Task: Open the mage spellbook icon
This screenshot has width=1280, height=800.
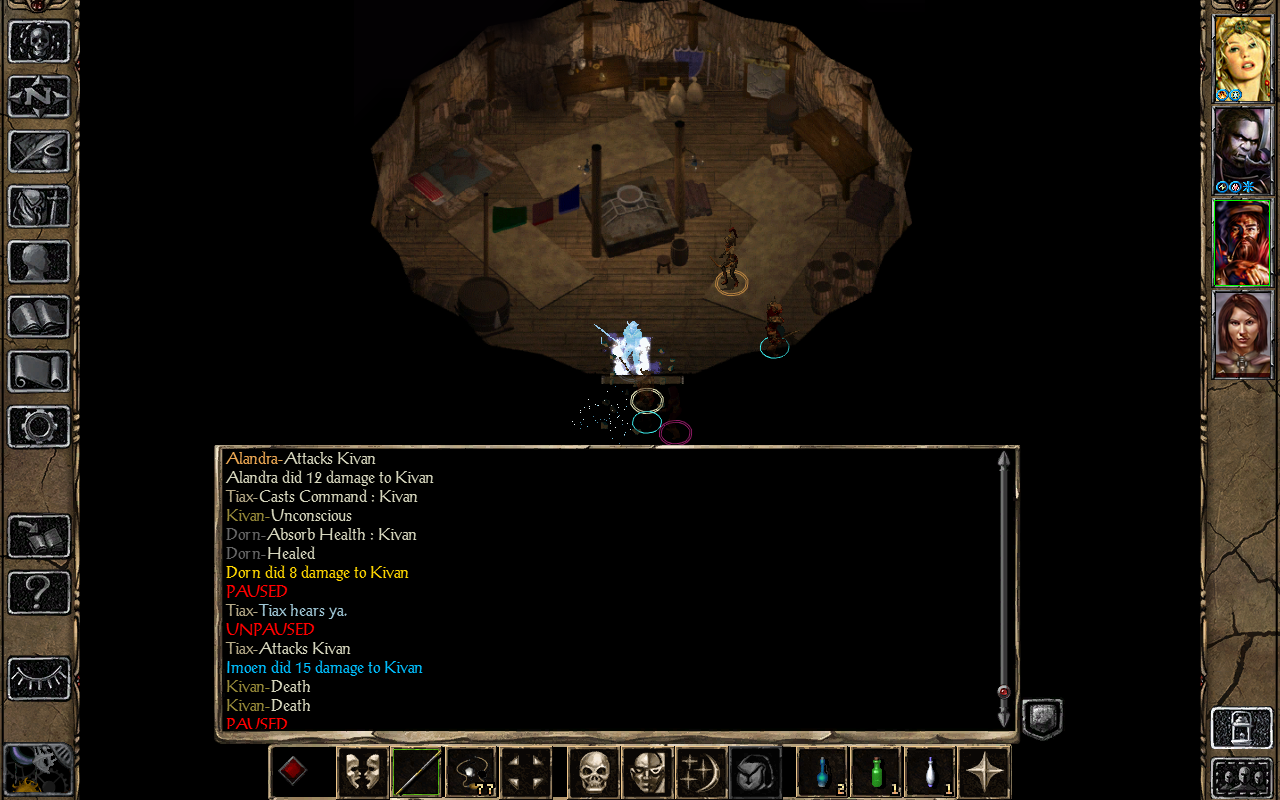Action: coord(40,317)
